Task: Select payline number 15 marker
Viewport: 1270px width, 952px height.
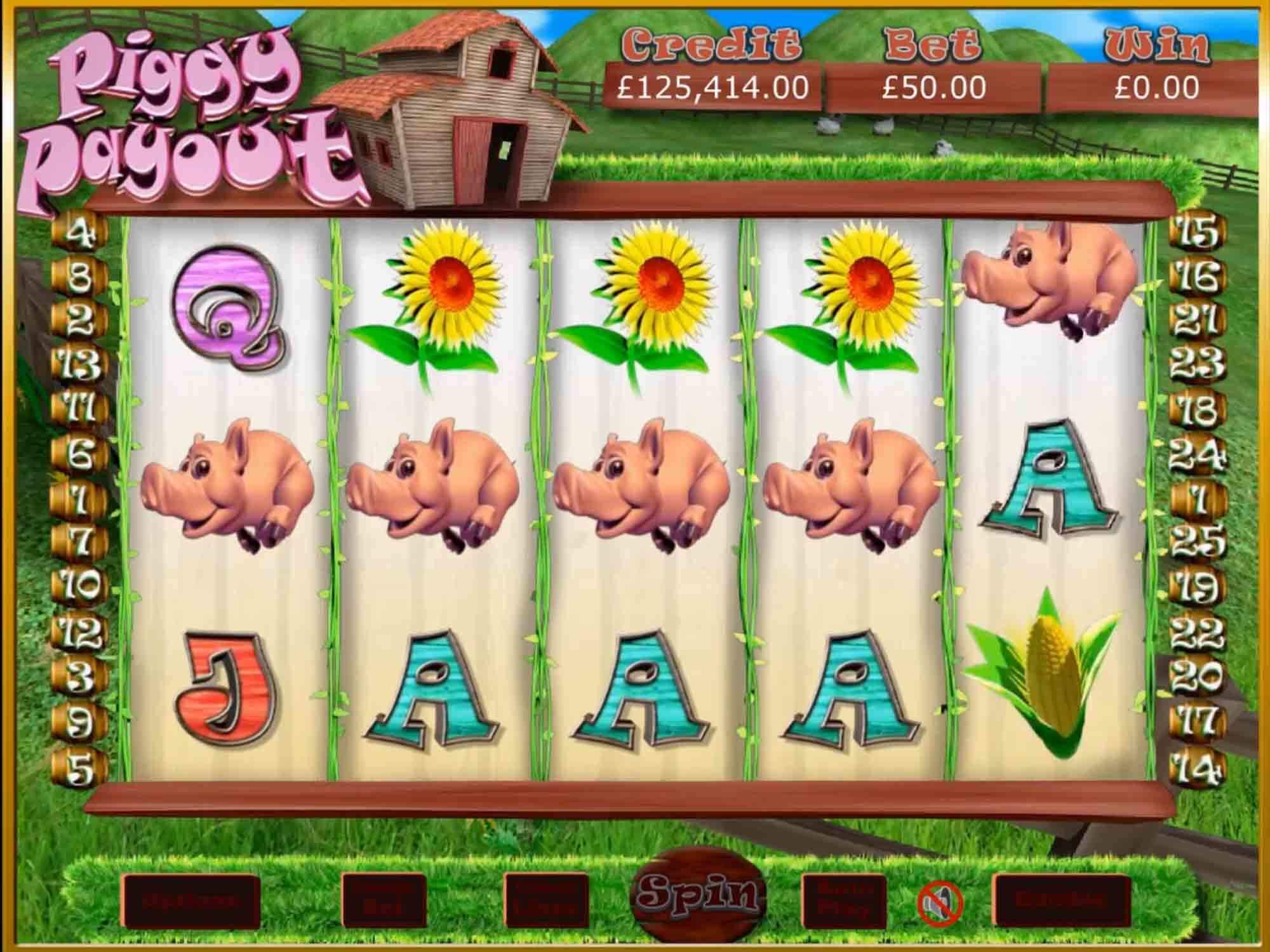Action: click(x=1196, y=232)
